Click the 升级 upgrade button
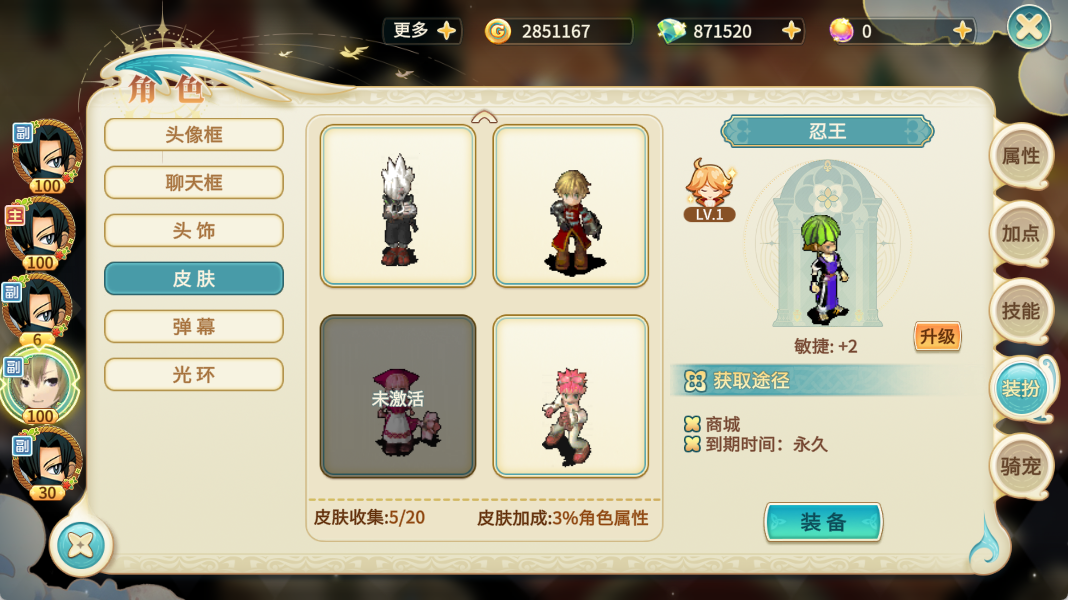1068x600 pixels. point(937,336)
